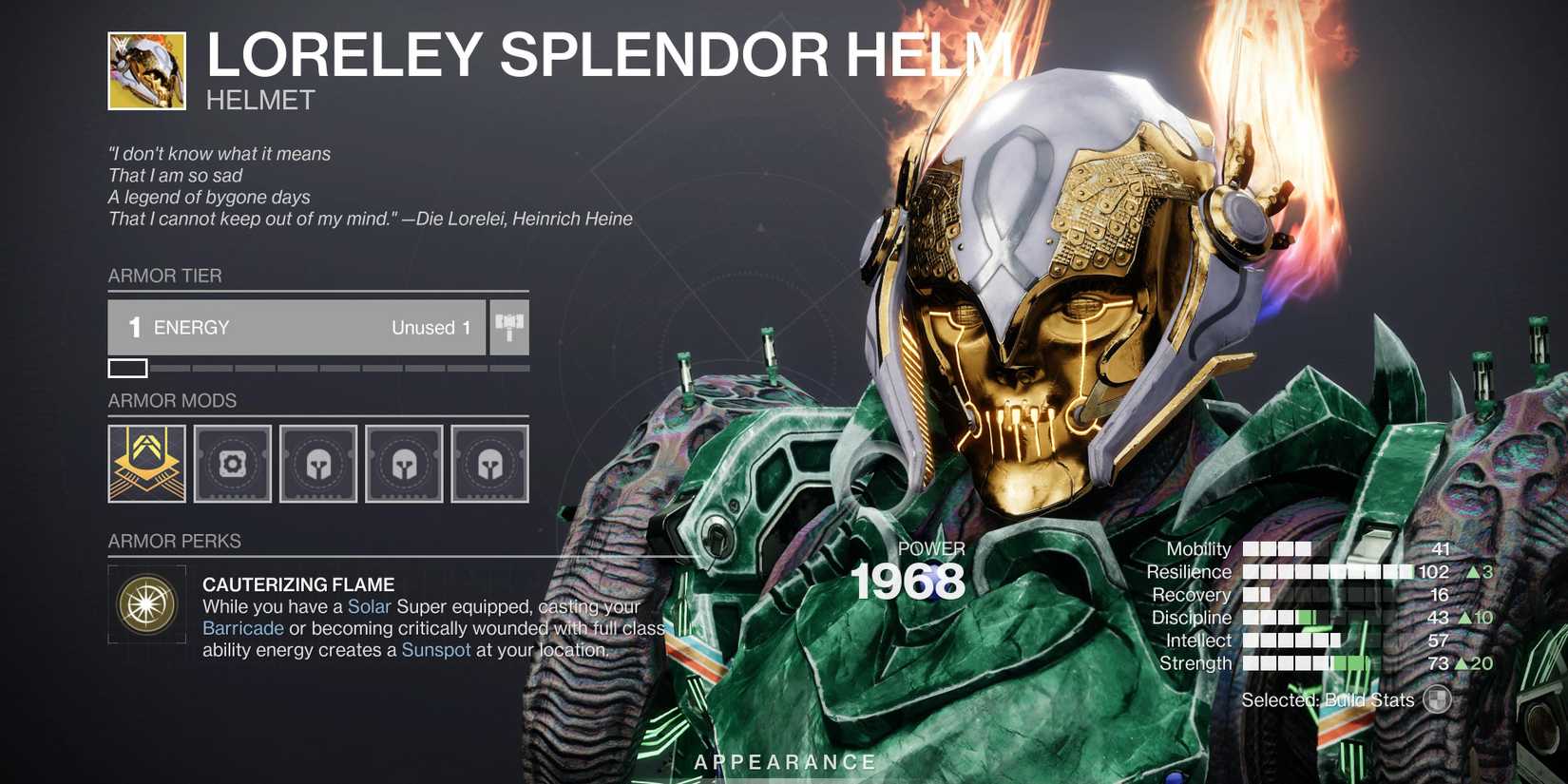Click the Barricade keyword in perk text

coord(242,627)
